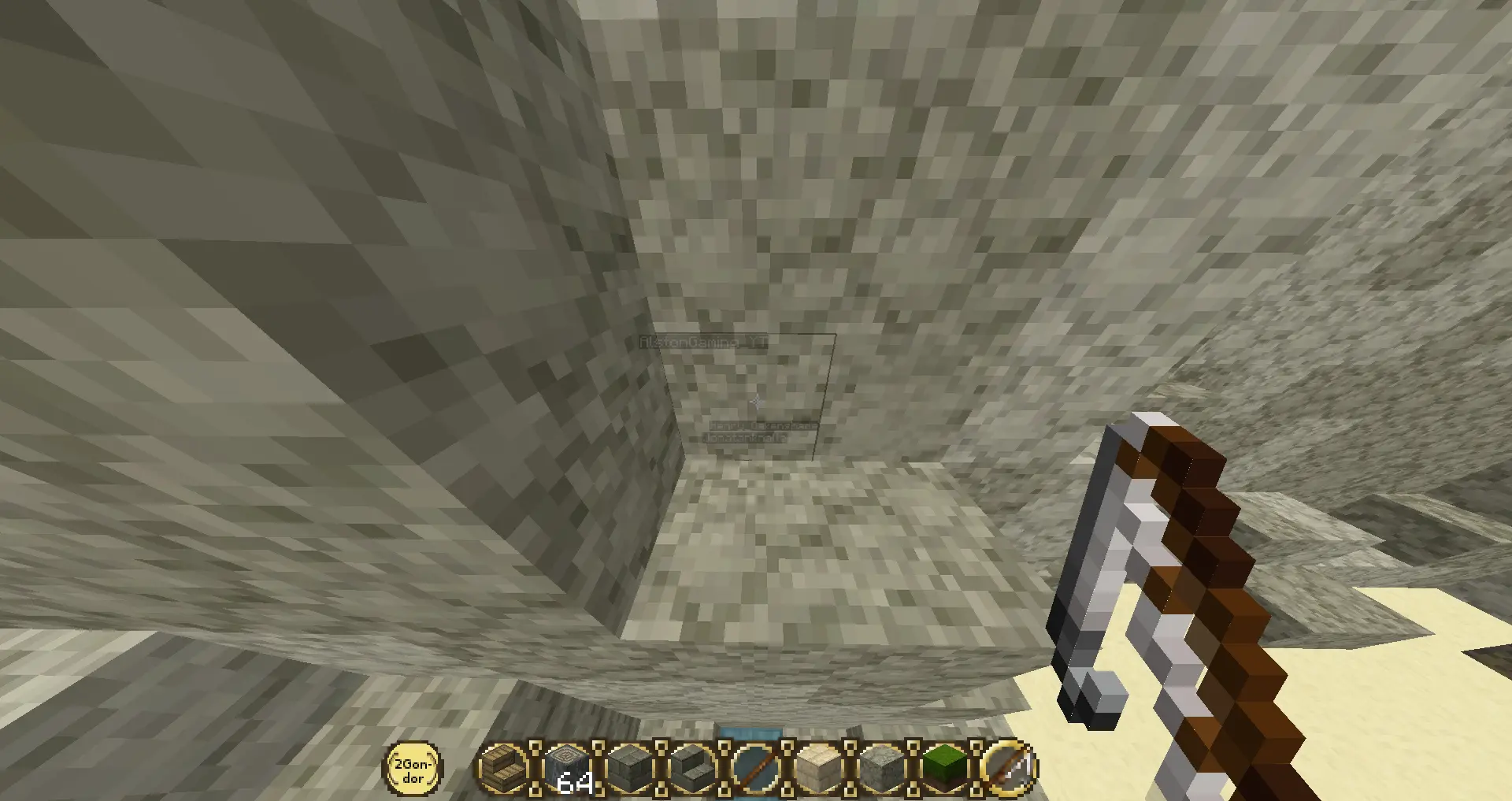Pick the dark stone brick stairs slot

[694, 767]
